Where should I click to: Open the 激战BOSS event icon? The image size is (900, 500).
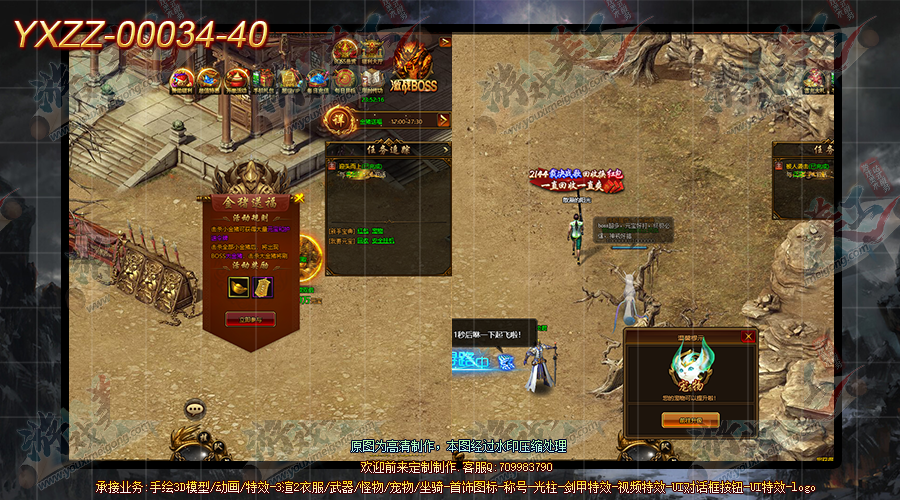pyautogui.click(x=417, y=68)
